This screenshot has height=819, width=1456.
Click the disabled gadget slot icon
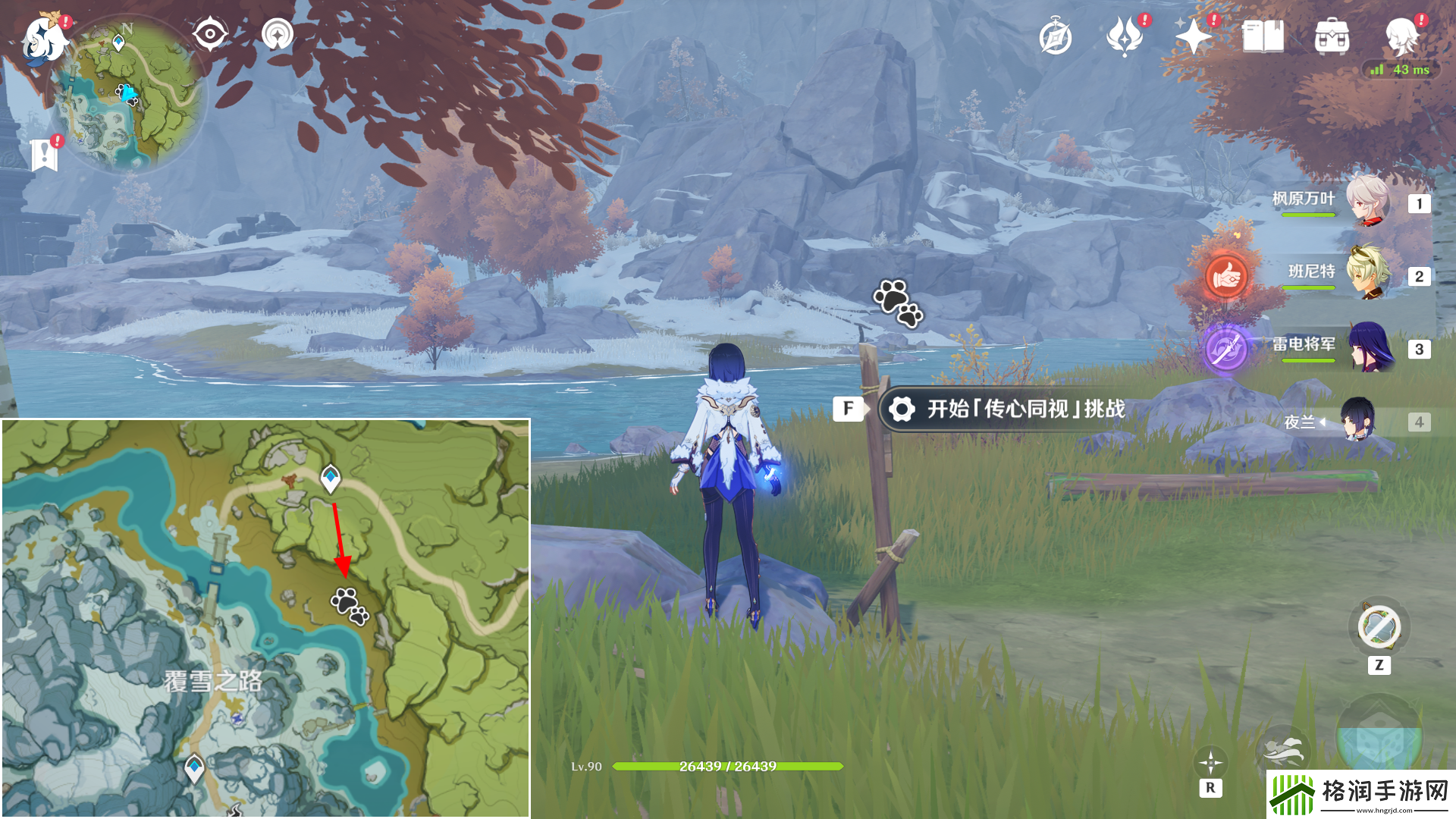[x=1379, y=628]
